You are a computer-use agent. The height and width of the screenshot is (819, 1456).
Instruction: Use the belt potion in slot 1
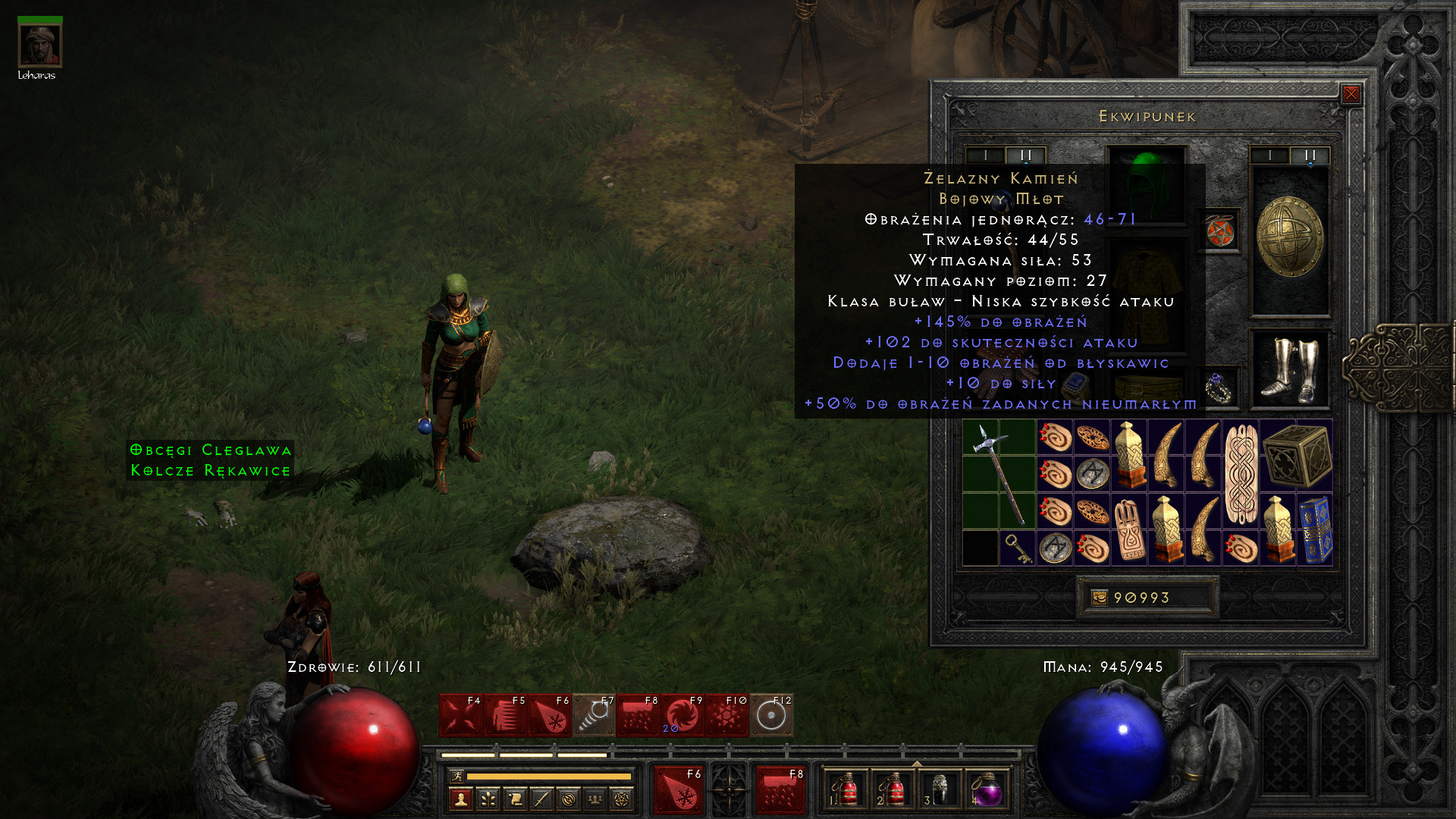pyautogui.click(x=844, y=789)
